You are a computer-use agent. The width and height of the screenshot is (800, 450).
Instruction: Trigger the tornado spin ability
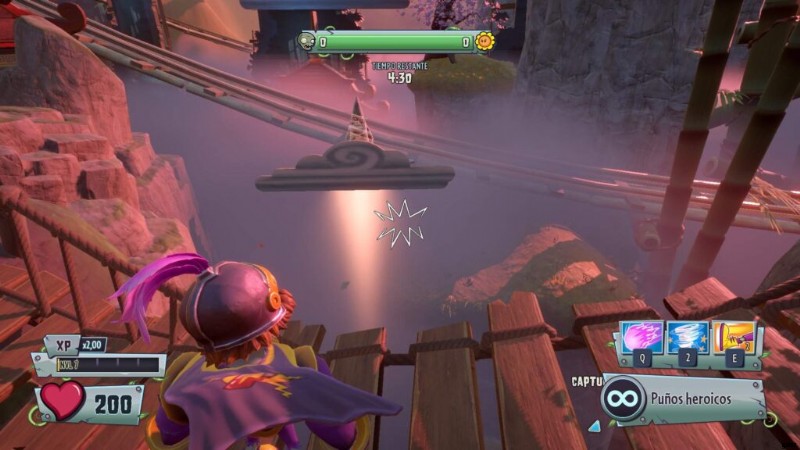click(x=688, y=338)
